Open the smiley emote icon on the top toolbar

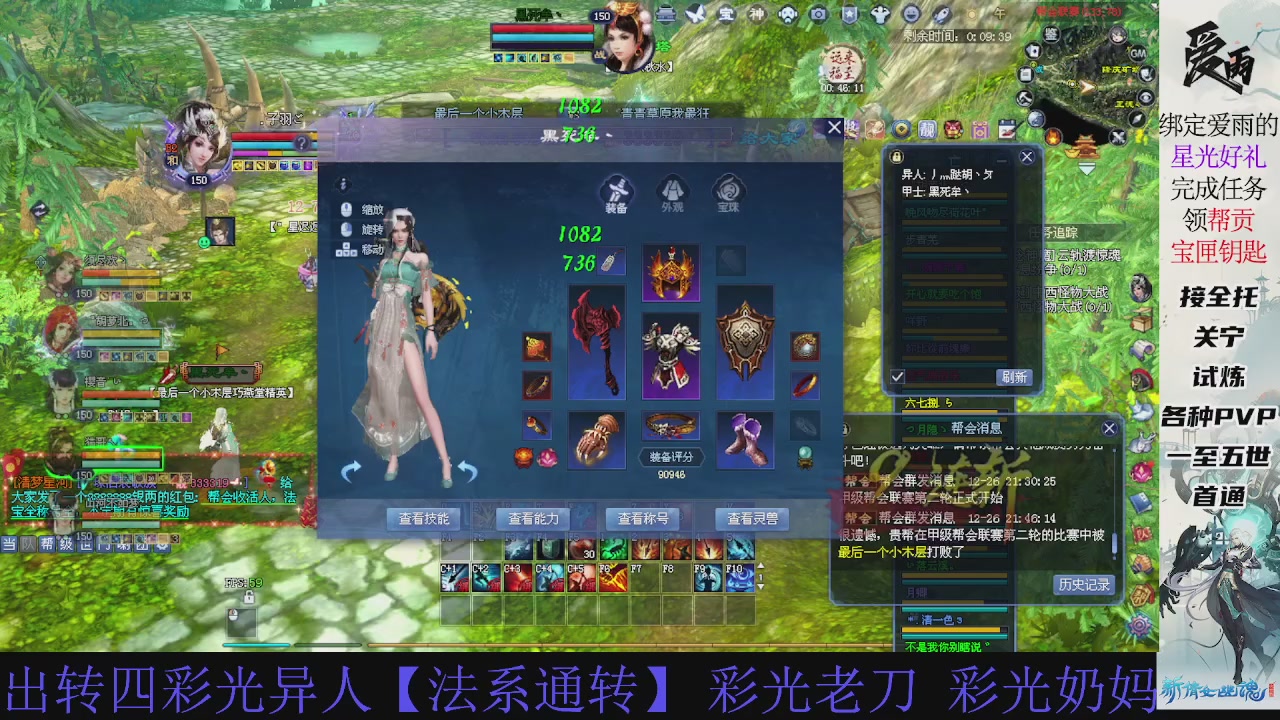tap(910, 13)
